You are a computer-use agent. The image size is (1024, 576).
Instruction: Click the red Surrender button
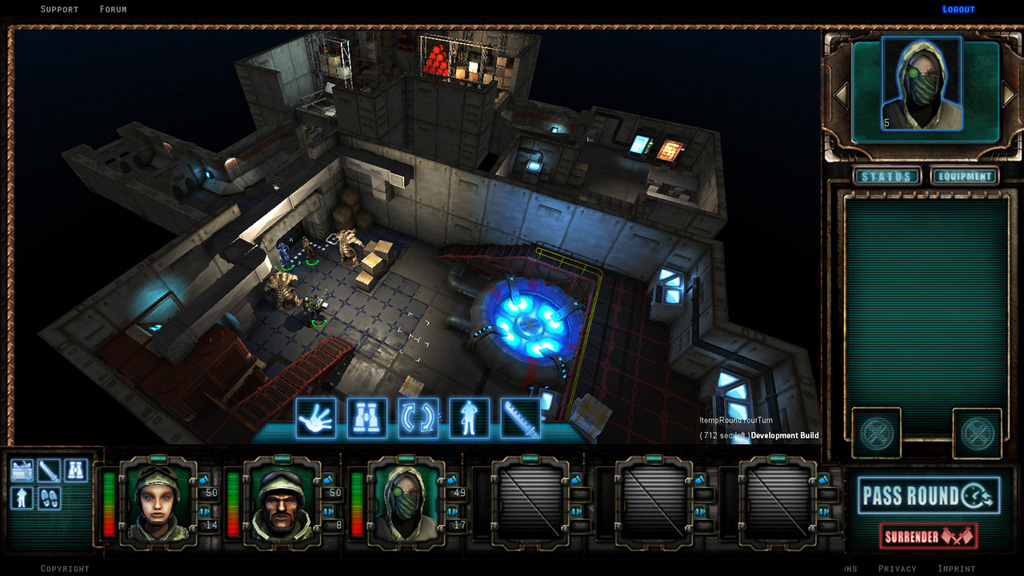point(928,536)
